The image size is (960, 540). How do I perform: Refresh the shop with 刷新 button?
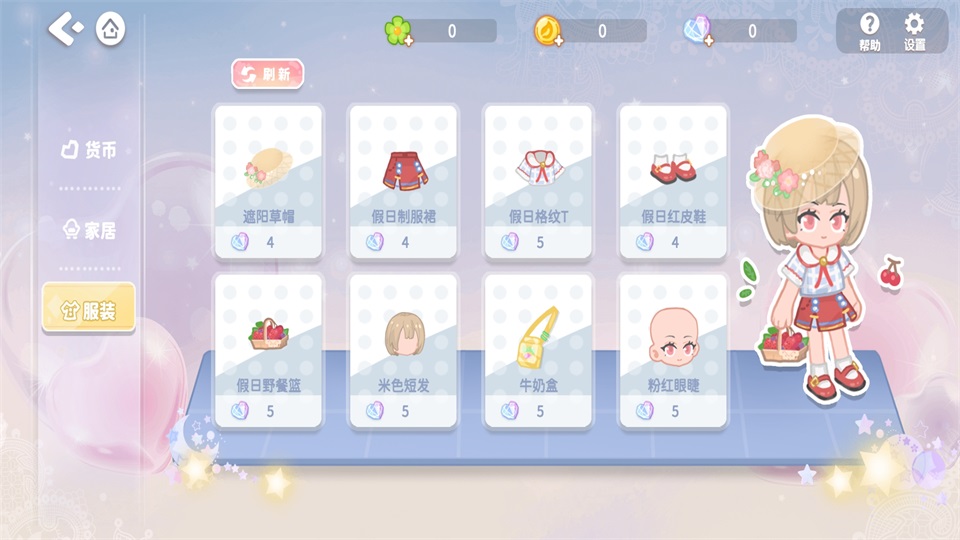pyautogui.click(x=268, y=74)
